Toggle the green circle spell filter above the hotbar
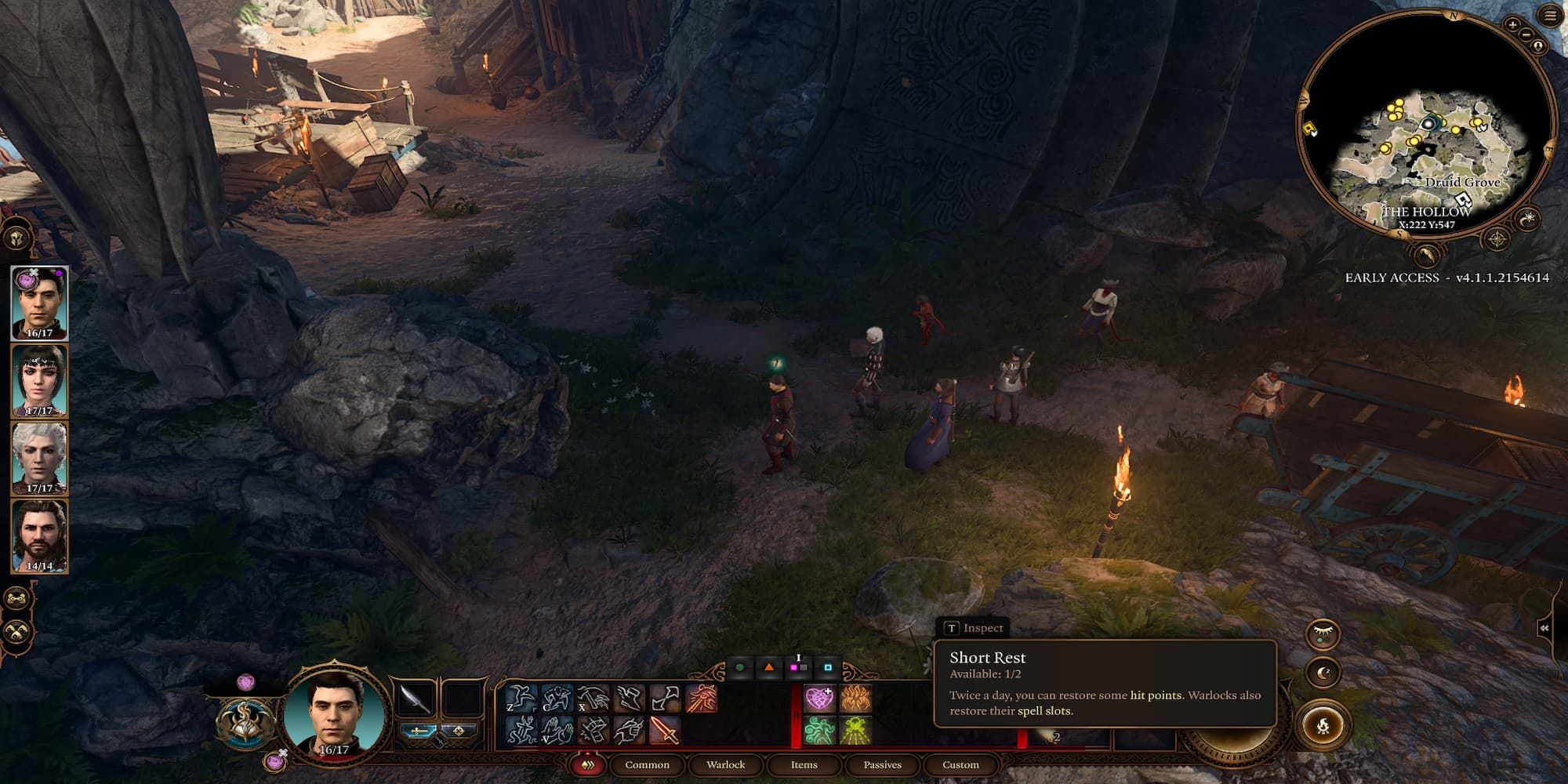The width and height of the screenshot is (1568, 784). point(739,668)
